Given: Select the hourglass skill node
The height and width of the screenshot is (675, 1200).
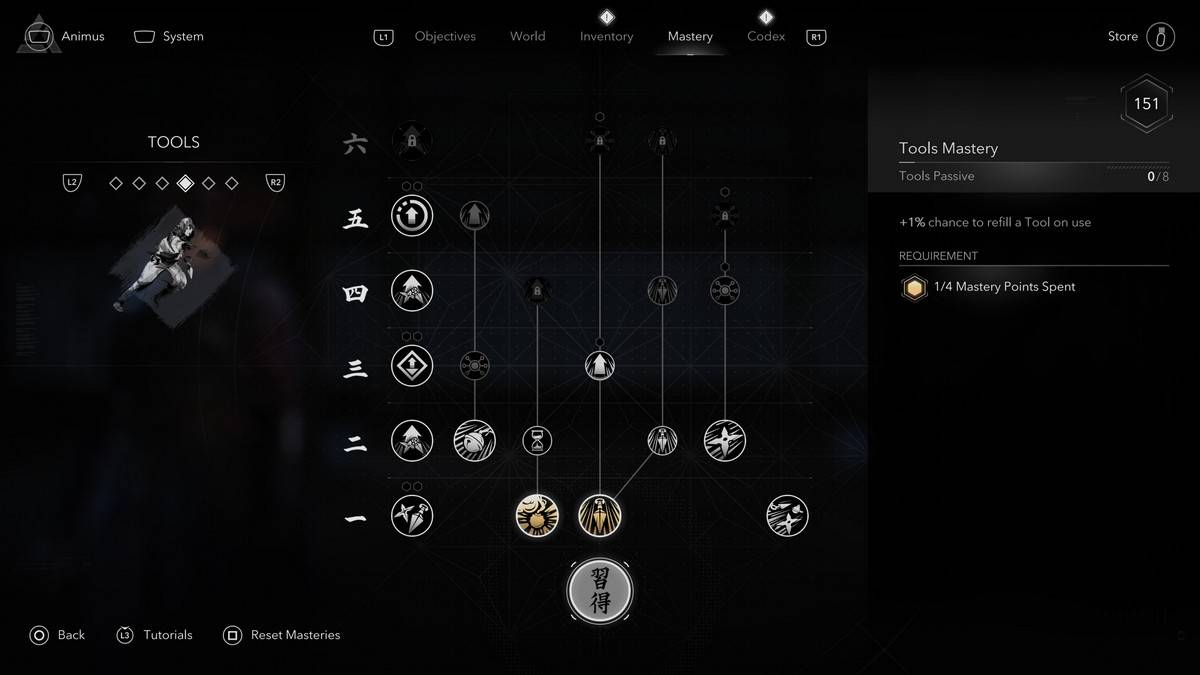Looking at the screenshot, I should [537, 440].
